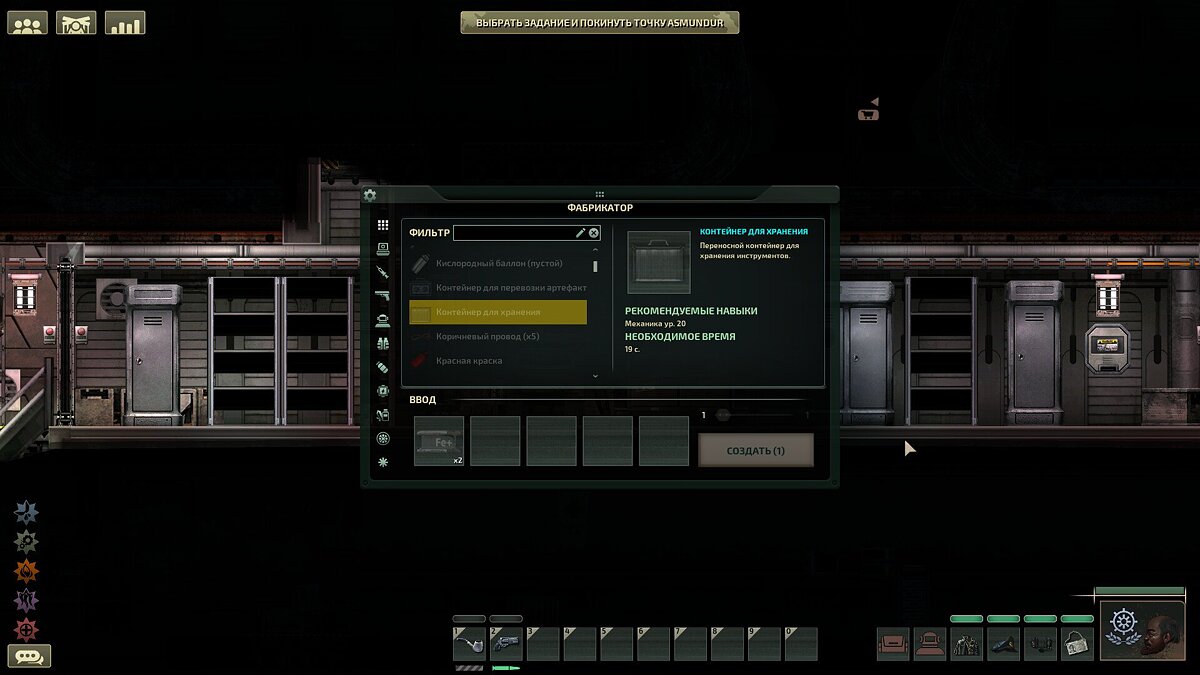
Task: Switch to the pistol weapons category
Action: pos(382,296)
